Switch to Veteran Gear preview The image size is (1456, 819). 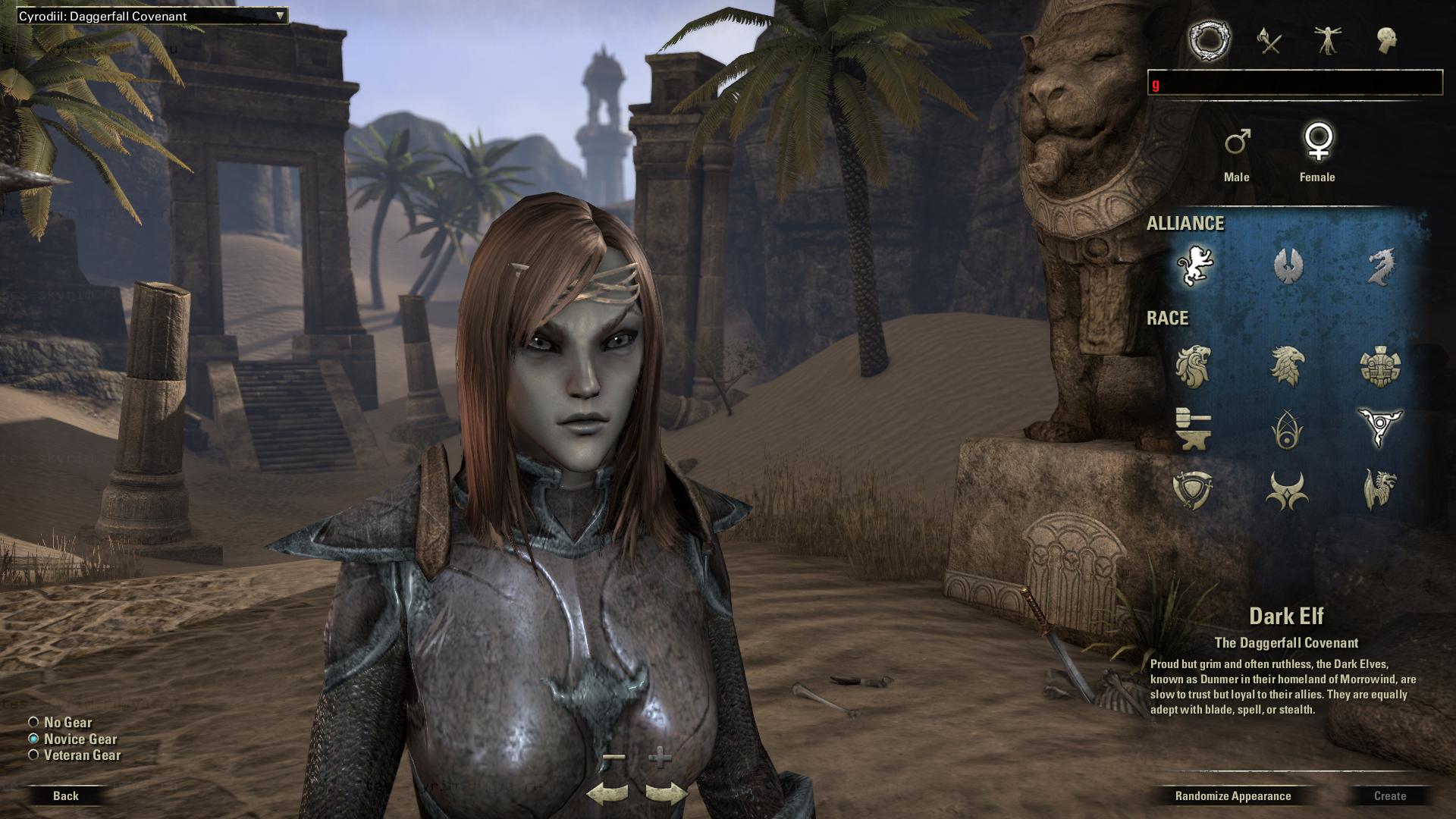[33, 755]
